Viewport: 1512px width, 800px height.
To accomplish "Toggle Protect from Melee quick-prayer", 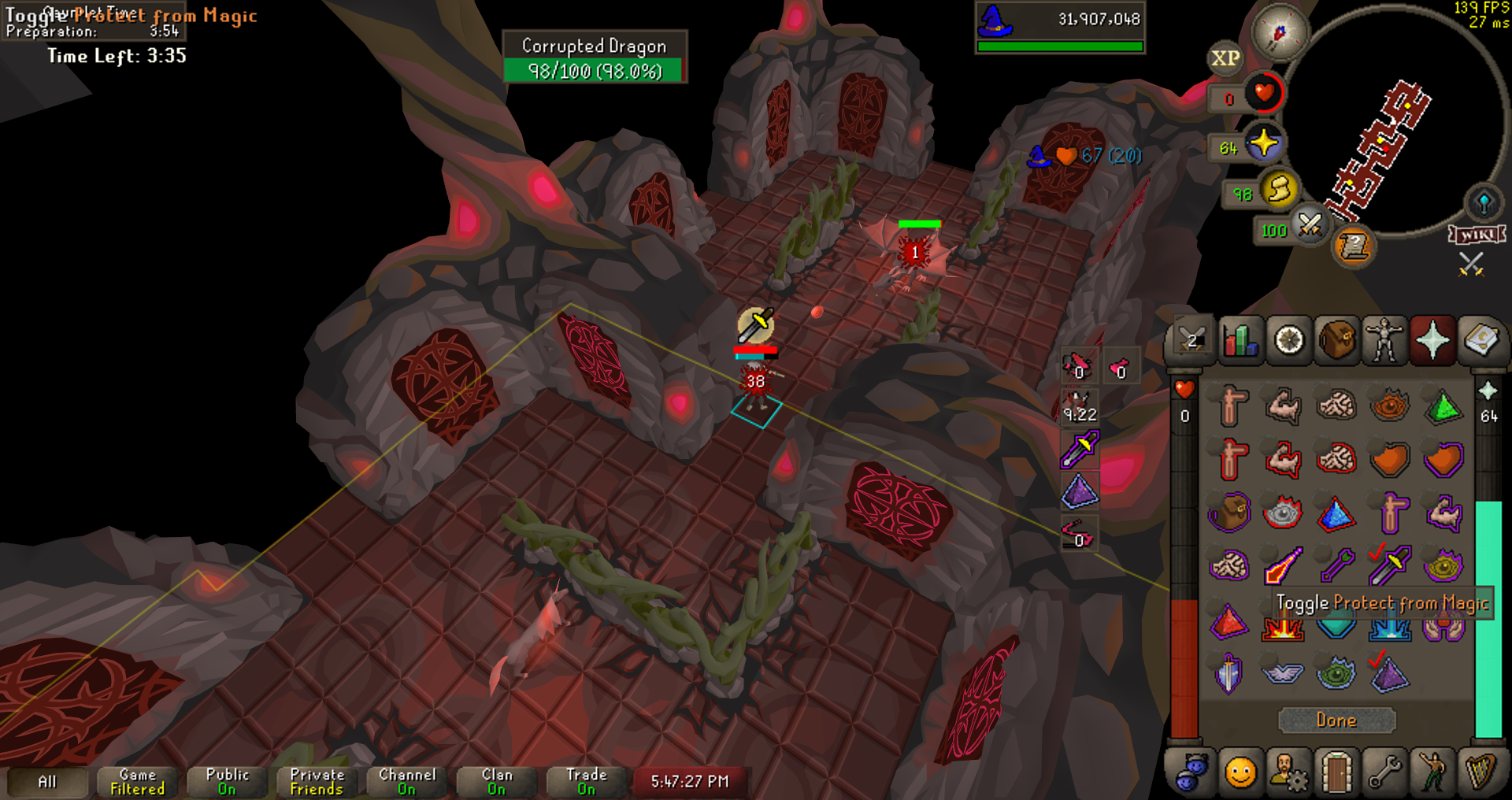I will [1391, 564].
